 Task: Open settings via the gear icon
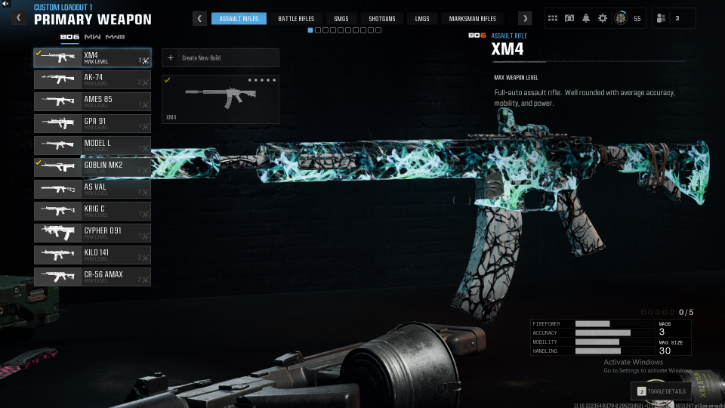(x=602, y=18)
